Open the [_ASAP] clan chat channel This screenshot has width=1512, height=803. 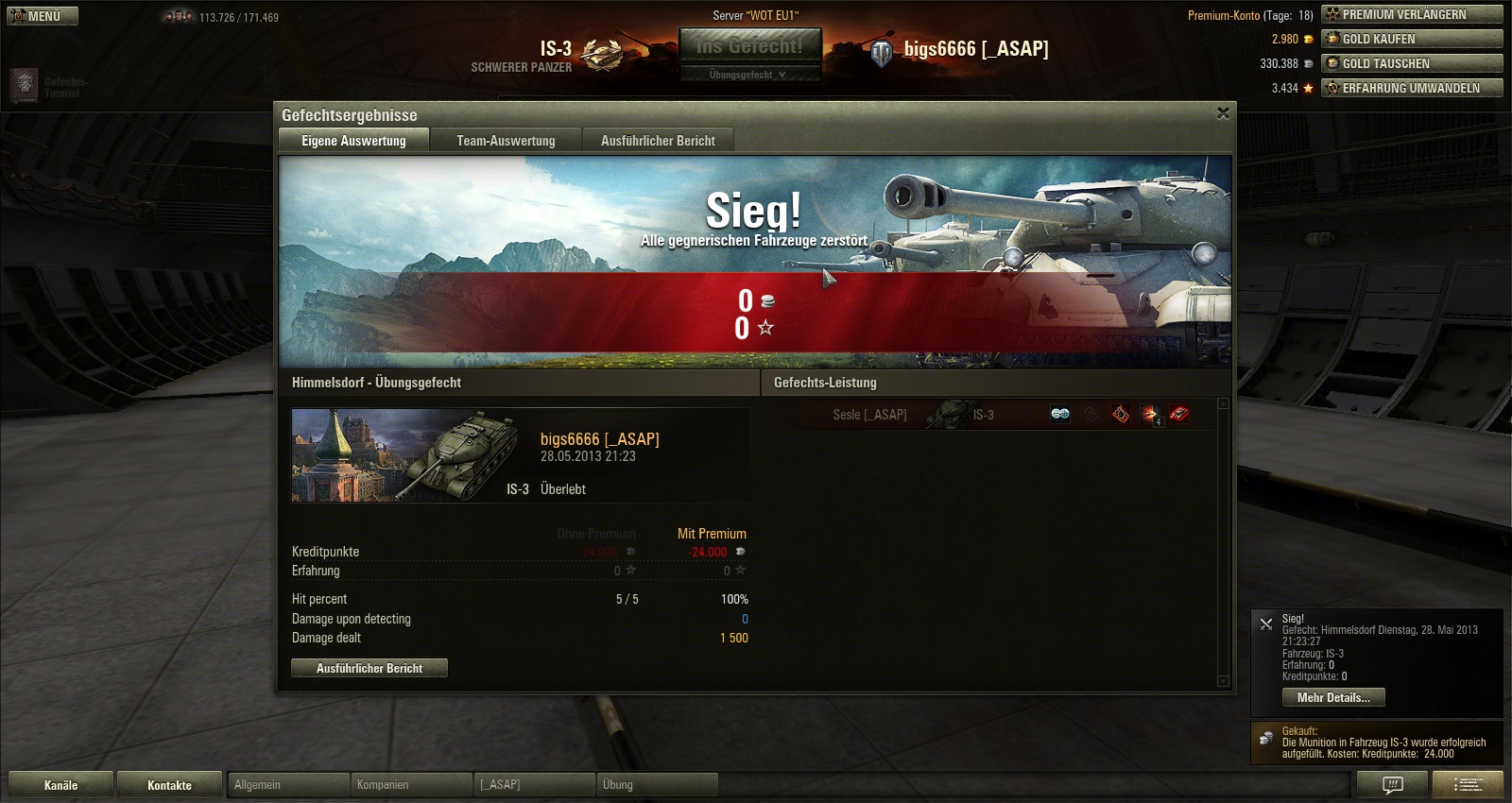535,785
